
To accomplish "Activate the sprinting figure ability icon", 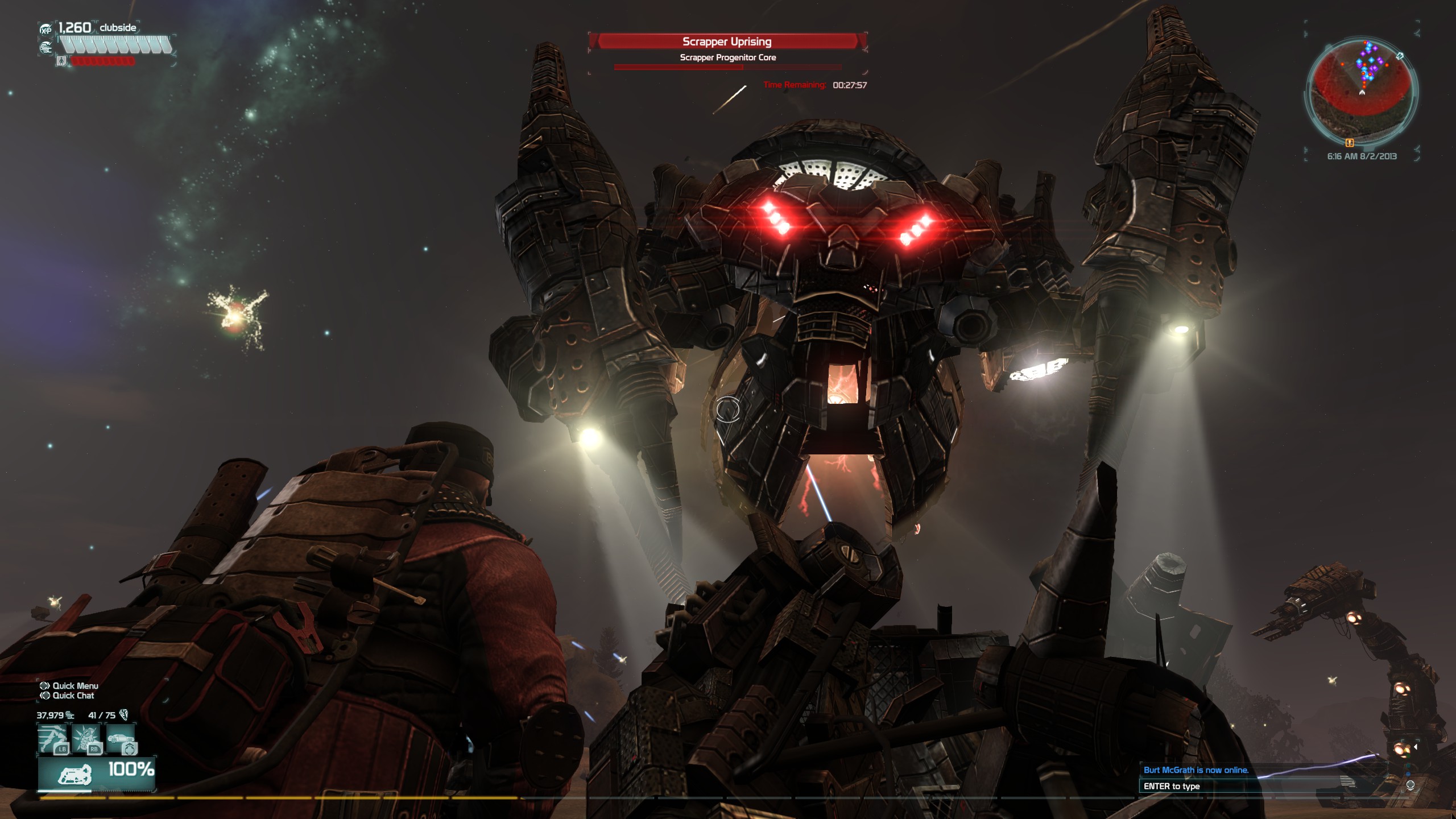I will click(x=53, y=739).
